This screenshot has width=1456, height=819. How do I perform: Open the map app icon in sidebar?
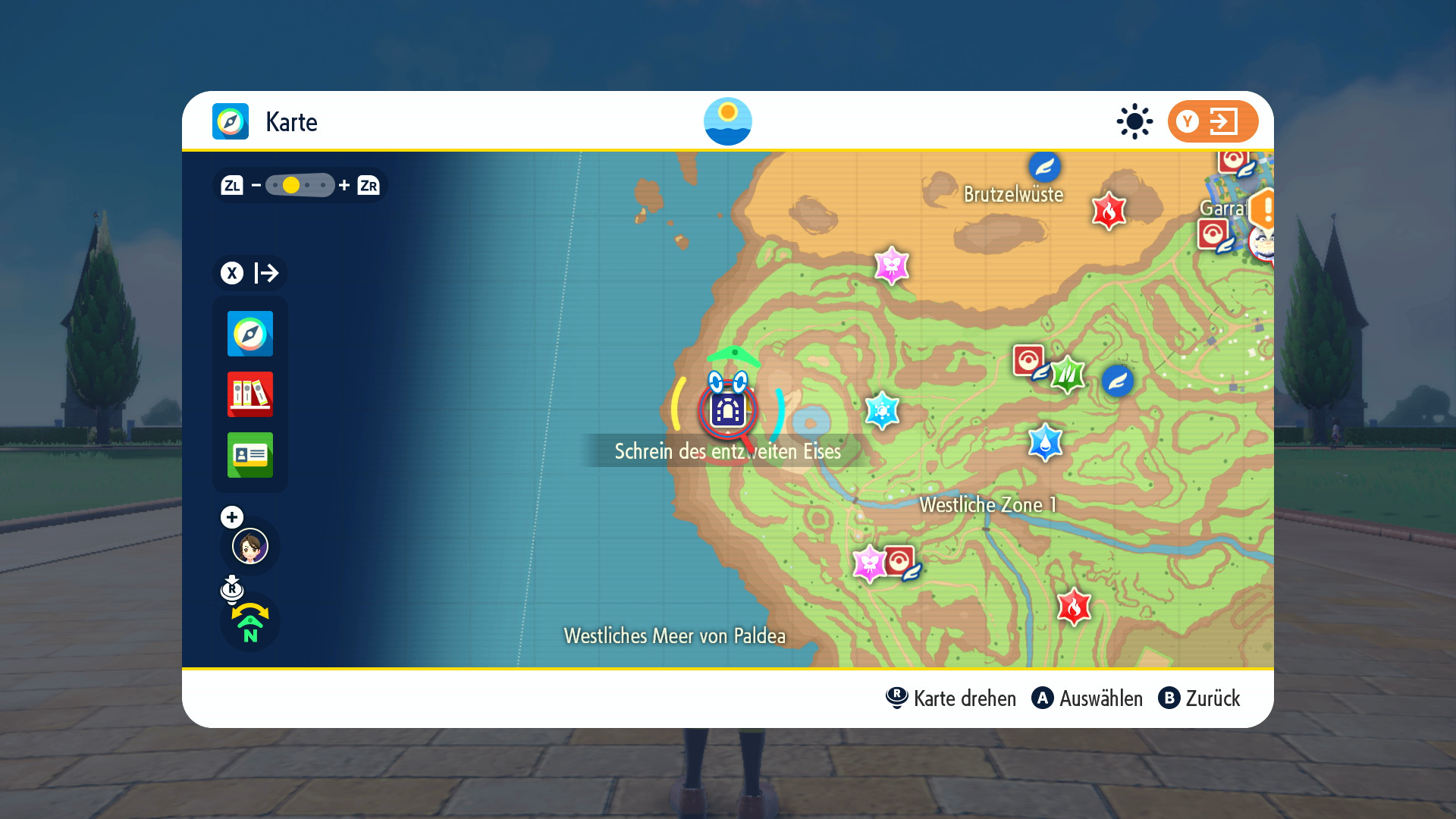pyautogui.click(x=249, y=334)
